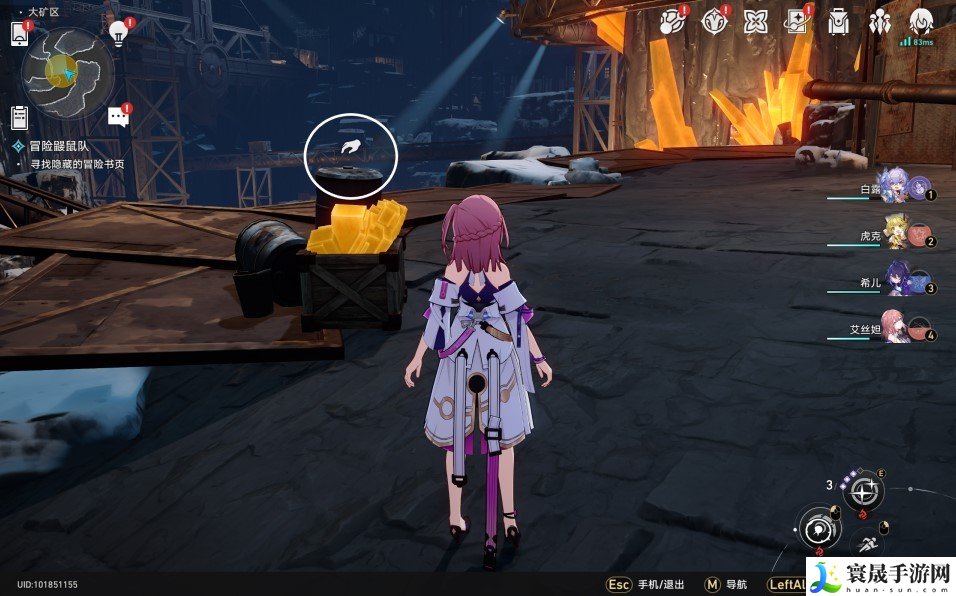
Task: Open the backpack inventory
Action: point(839,22)
